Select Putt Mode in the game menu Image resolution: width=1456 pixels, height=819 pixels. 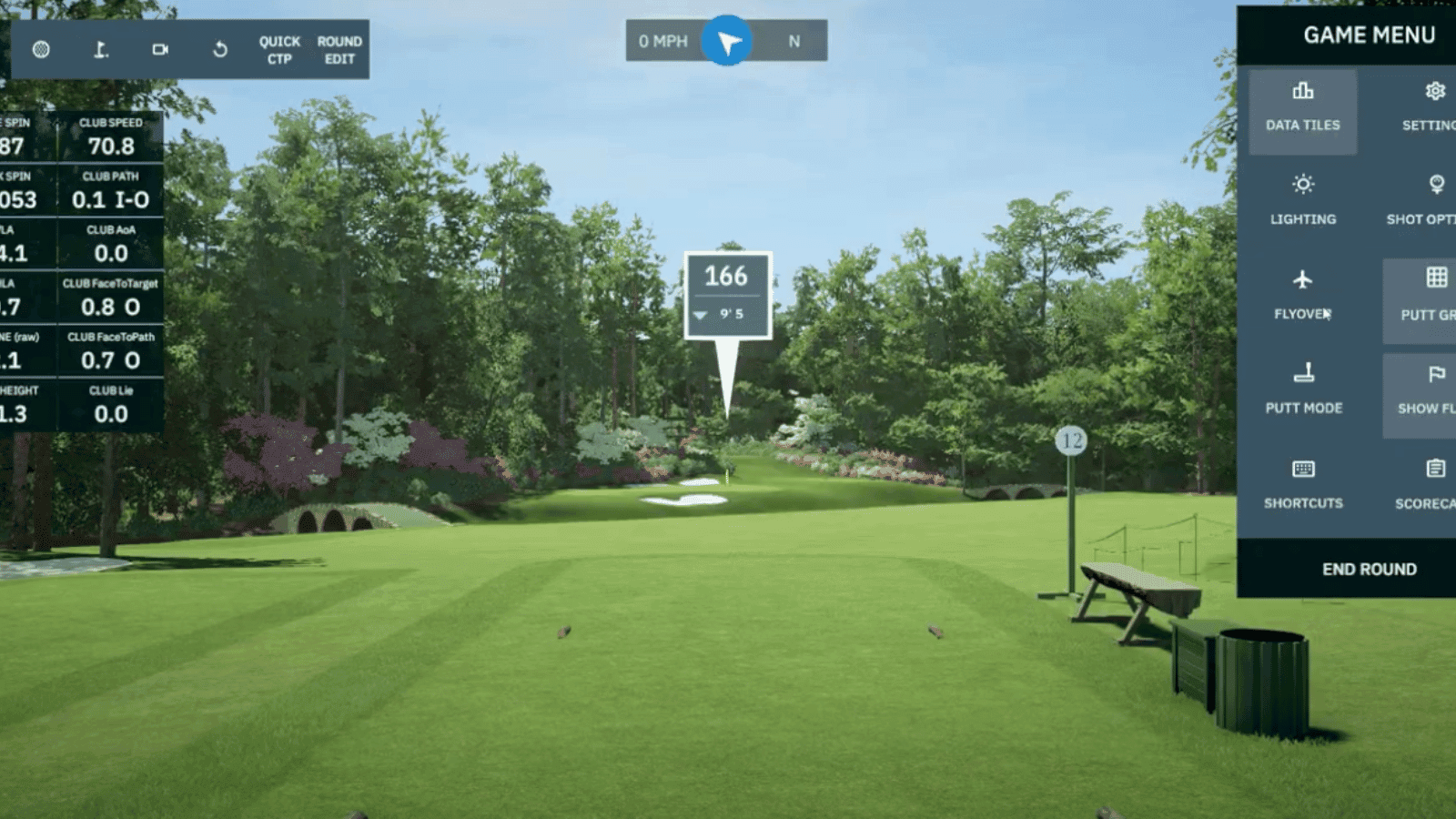tap(1303, 391)
